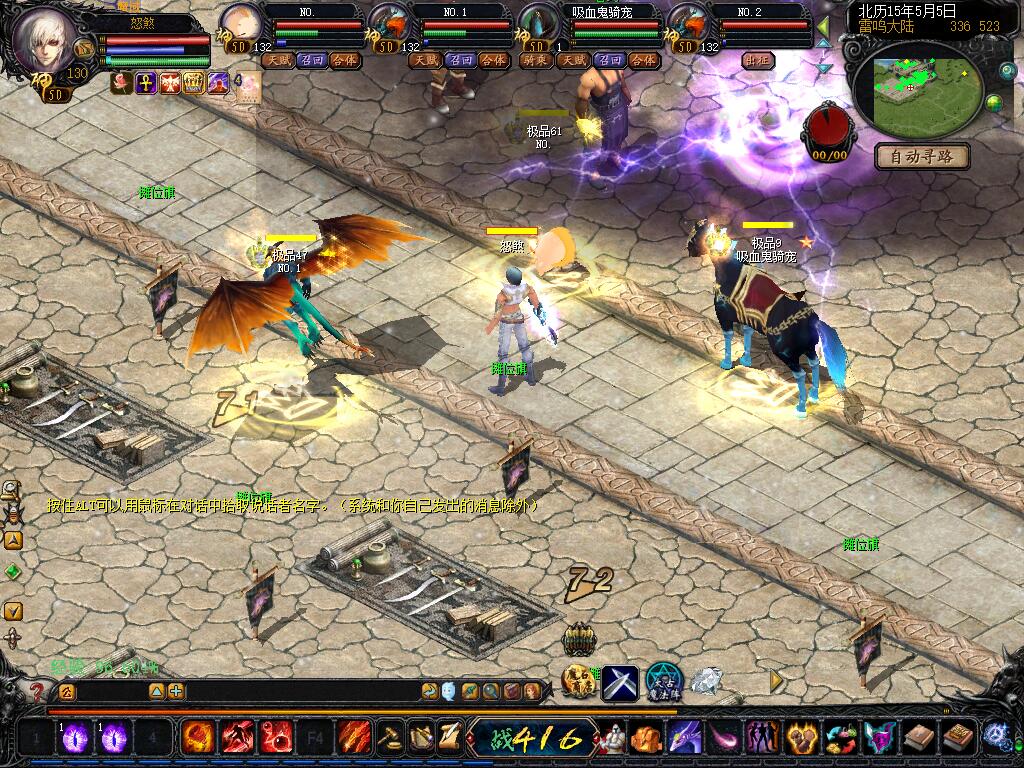Viewport: 1024px width, 768px height.
Task: Open the gavel auction hammer icon
Action: pos(387,738)
